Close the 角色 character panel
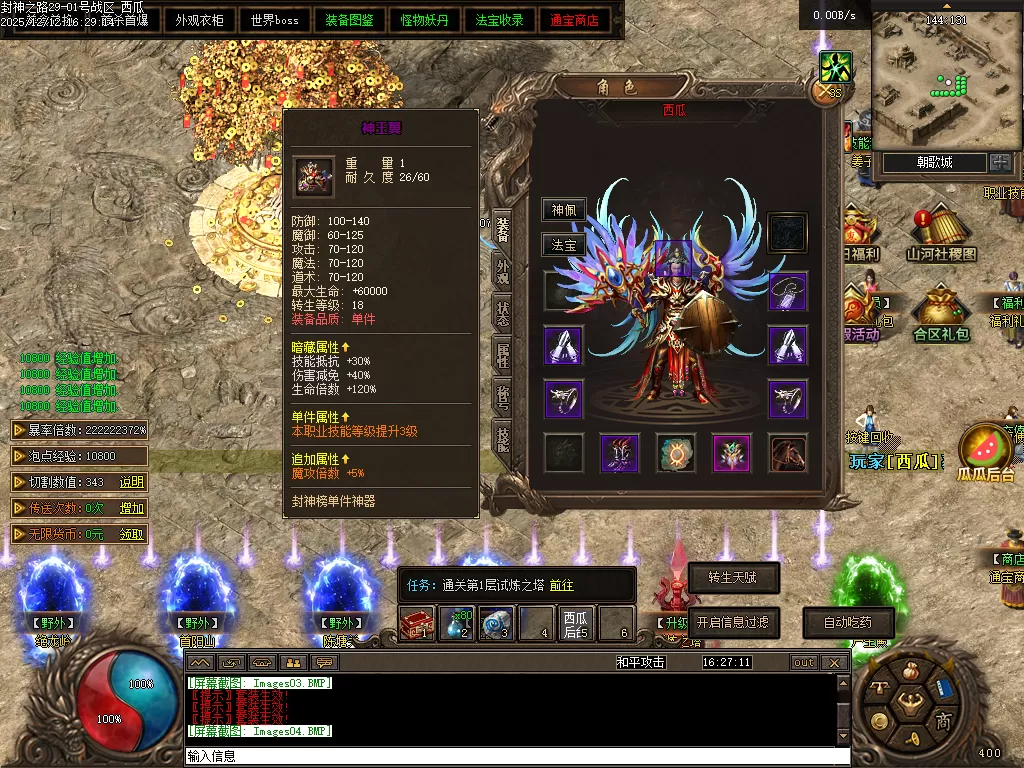Viewport: 1024px width, 768px height. 826,92
